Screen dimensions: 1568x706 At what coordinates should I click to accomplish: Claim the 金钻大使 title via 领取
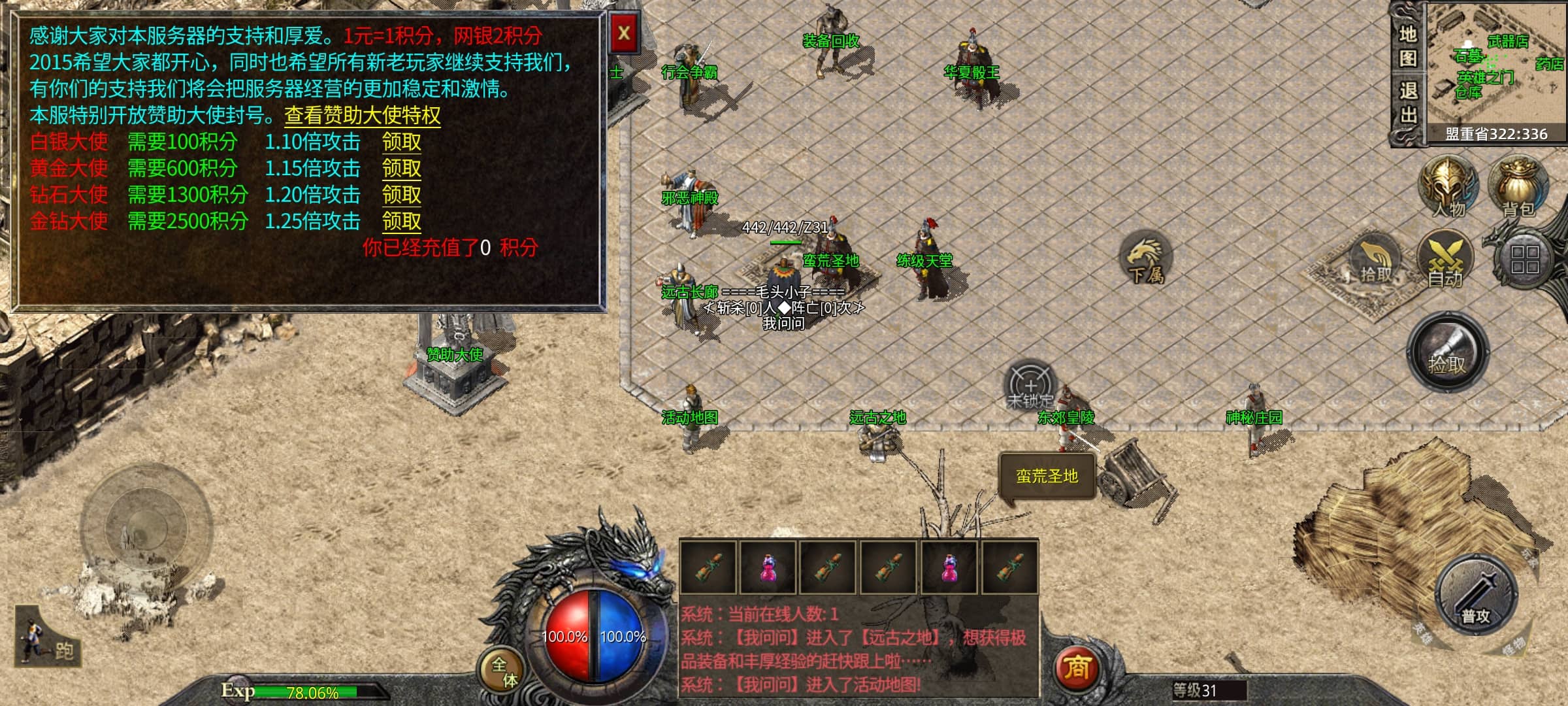[401, 222]
